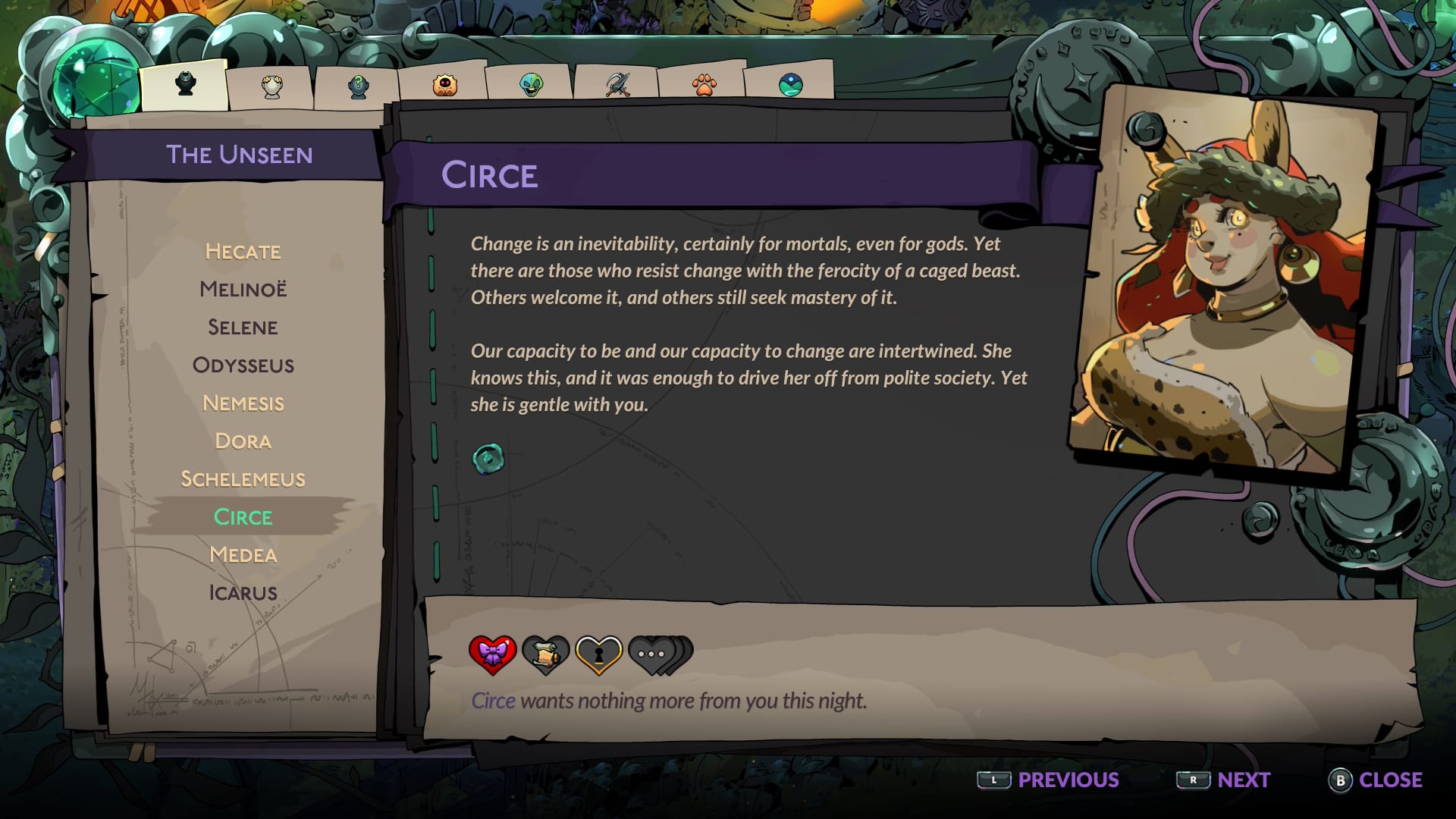Click the highlighted Circe entry
Screen dimensions: 1456x819
[243, 517]
